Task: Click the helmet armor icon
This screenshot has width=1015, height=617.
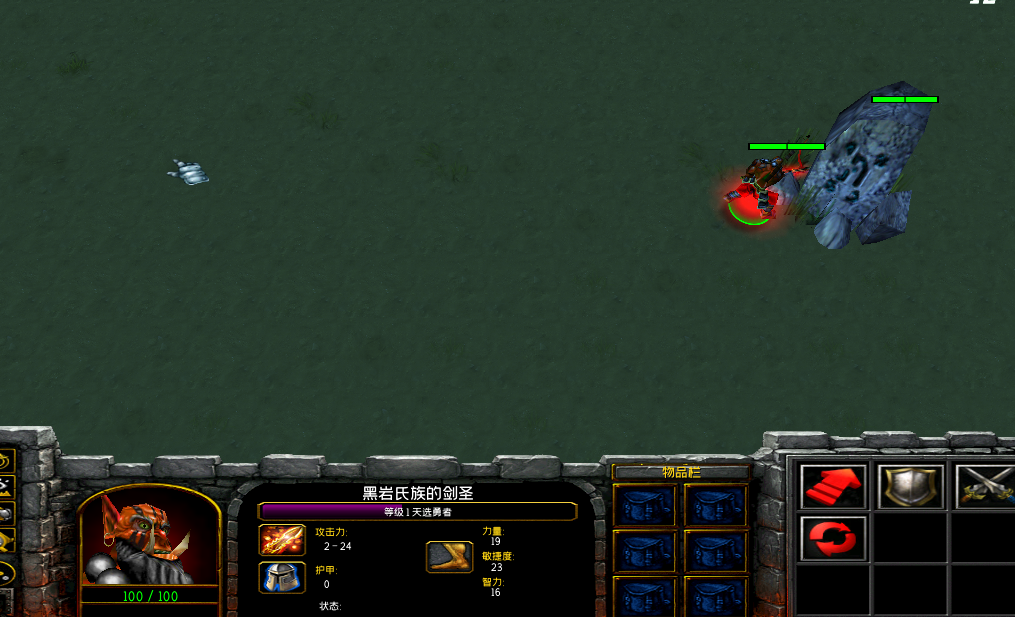Action: (282, 578)
